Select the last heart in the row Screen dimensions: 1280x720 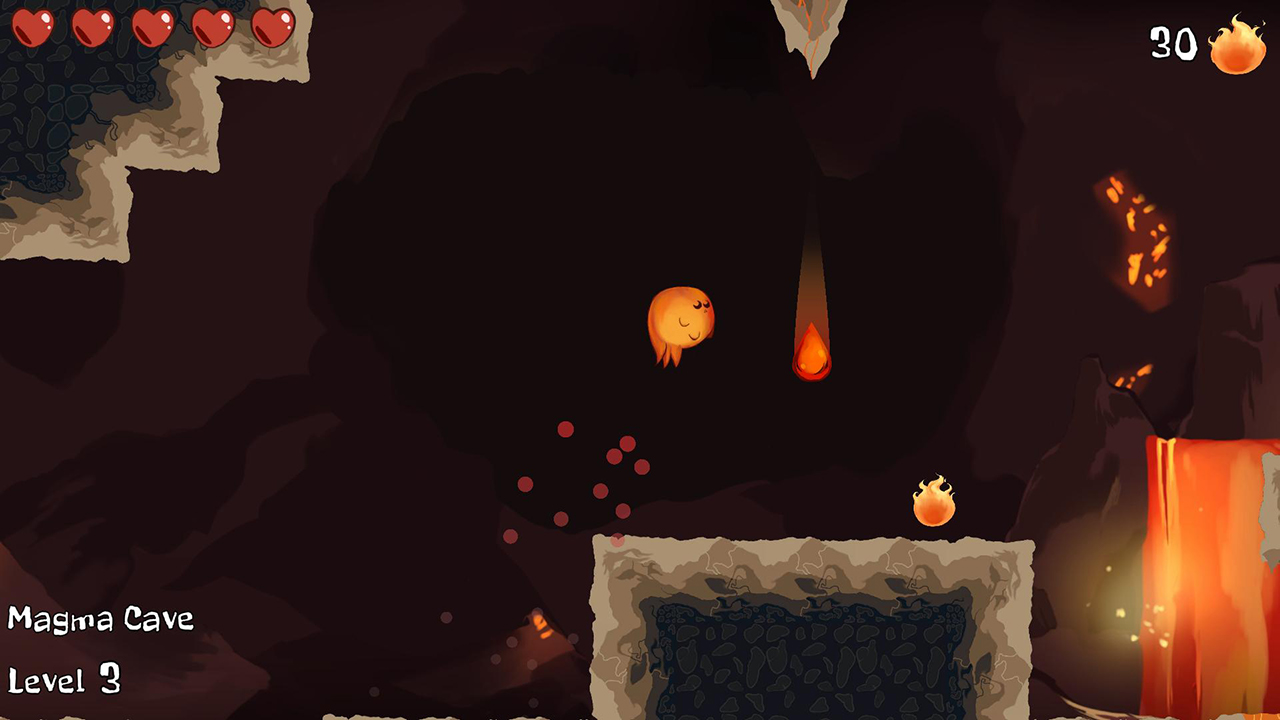[x=272, y=28]
